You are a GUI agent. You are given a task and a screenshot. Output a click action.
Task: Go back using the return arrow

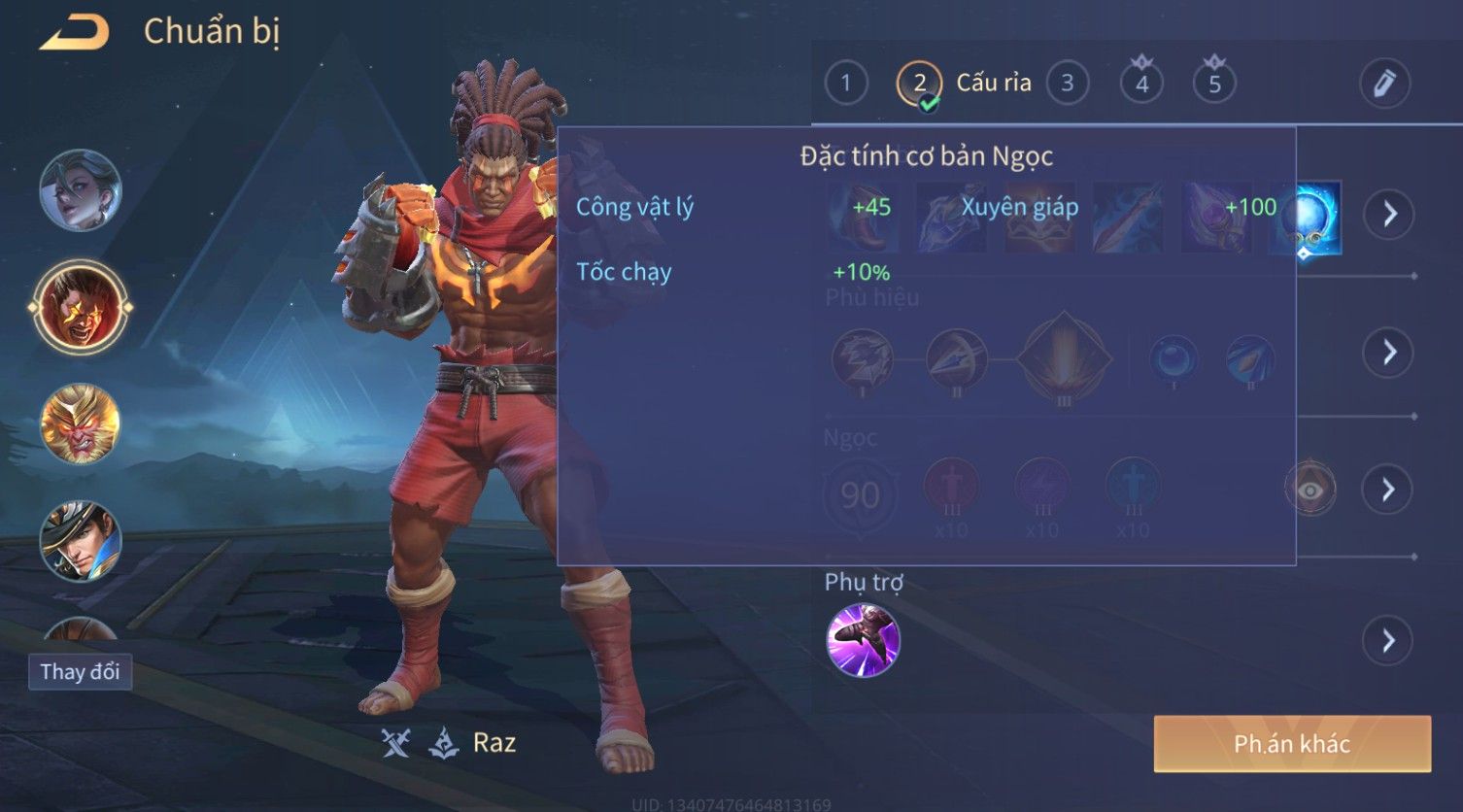pos(75,32)
